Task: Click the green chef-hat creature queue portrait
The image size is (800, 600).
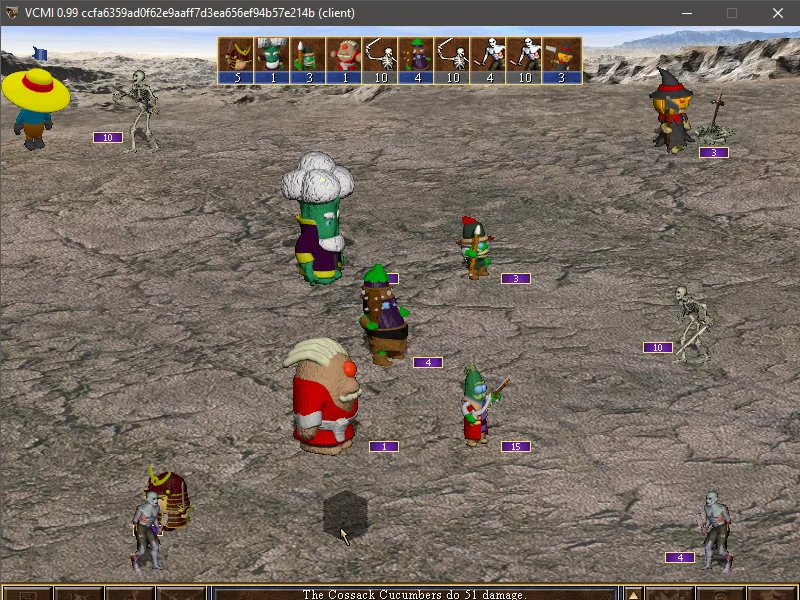Action: pyautogui.click(x=272, y=59)
